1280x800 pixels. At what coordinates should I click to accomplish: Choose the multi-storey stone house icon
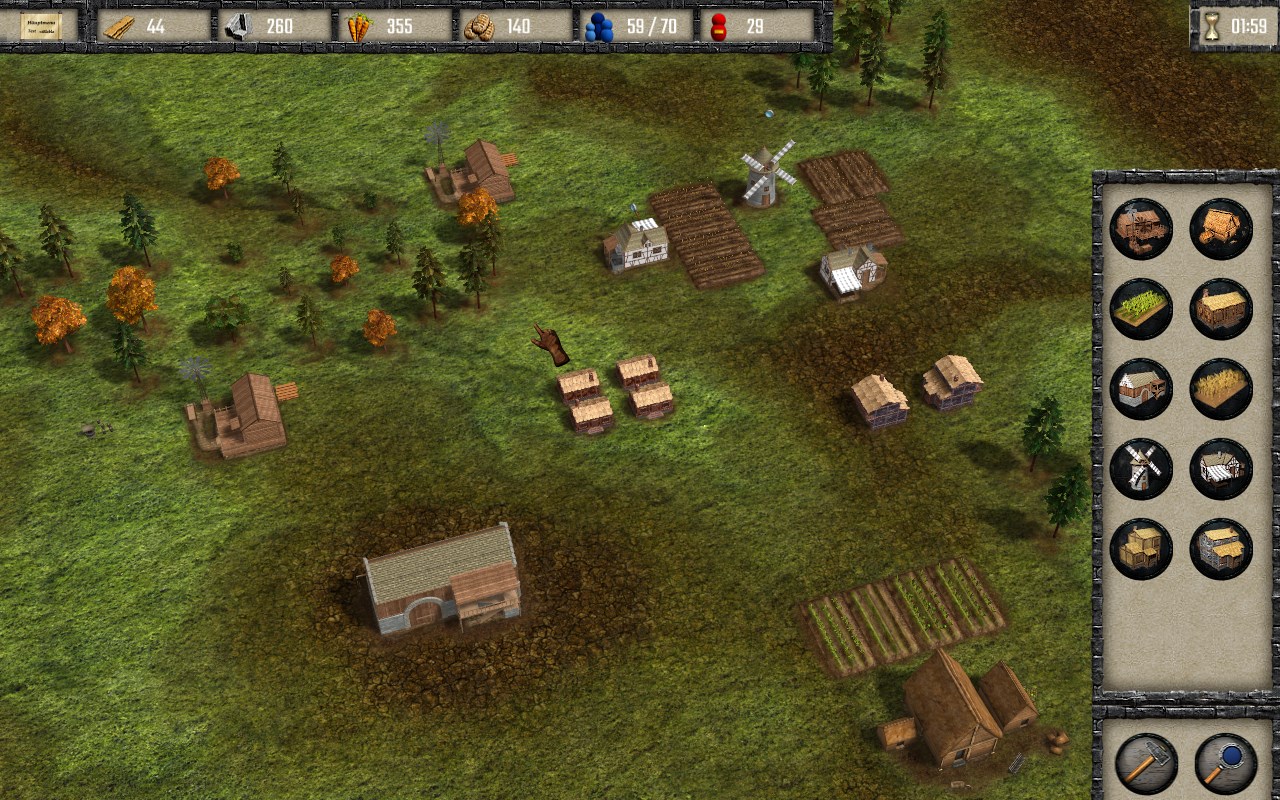click(1221, 549)
